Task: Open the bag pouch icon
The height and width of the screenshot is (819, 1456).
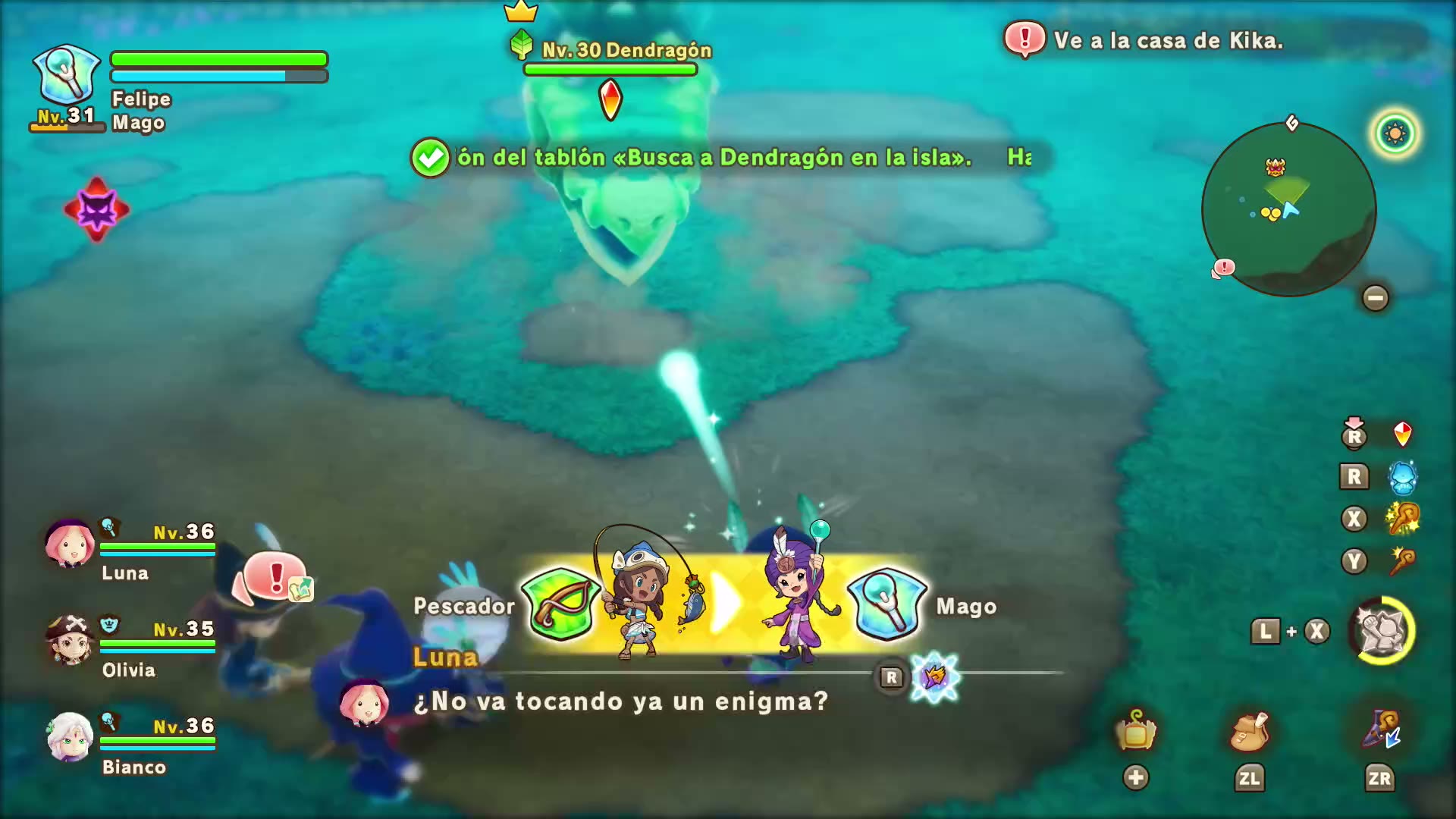Action: (x=1249, y=732)
